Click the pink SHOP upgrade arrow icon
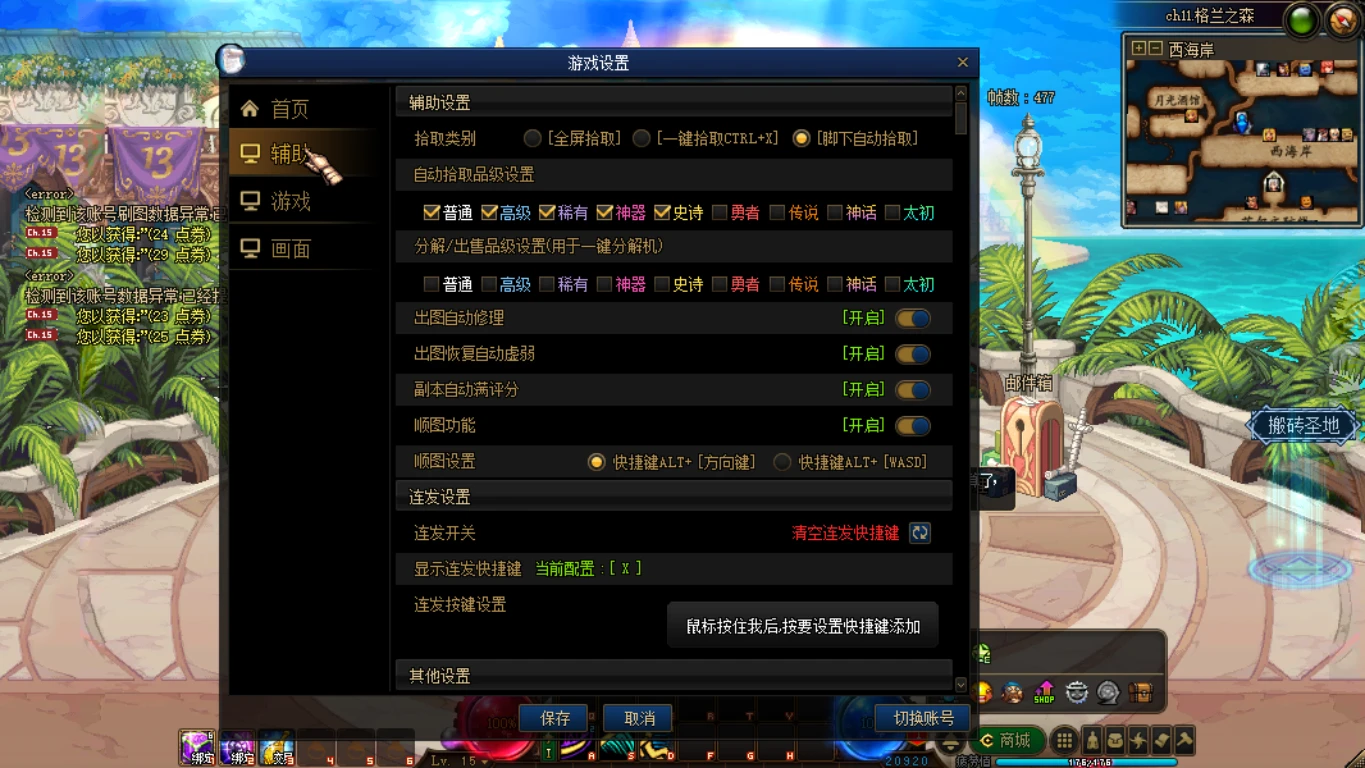 [1044, 692]
